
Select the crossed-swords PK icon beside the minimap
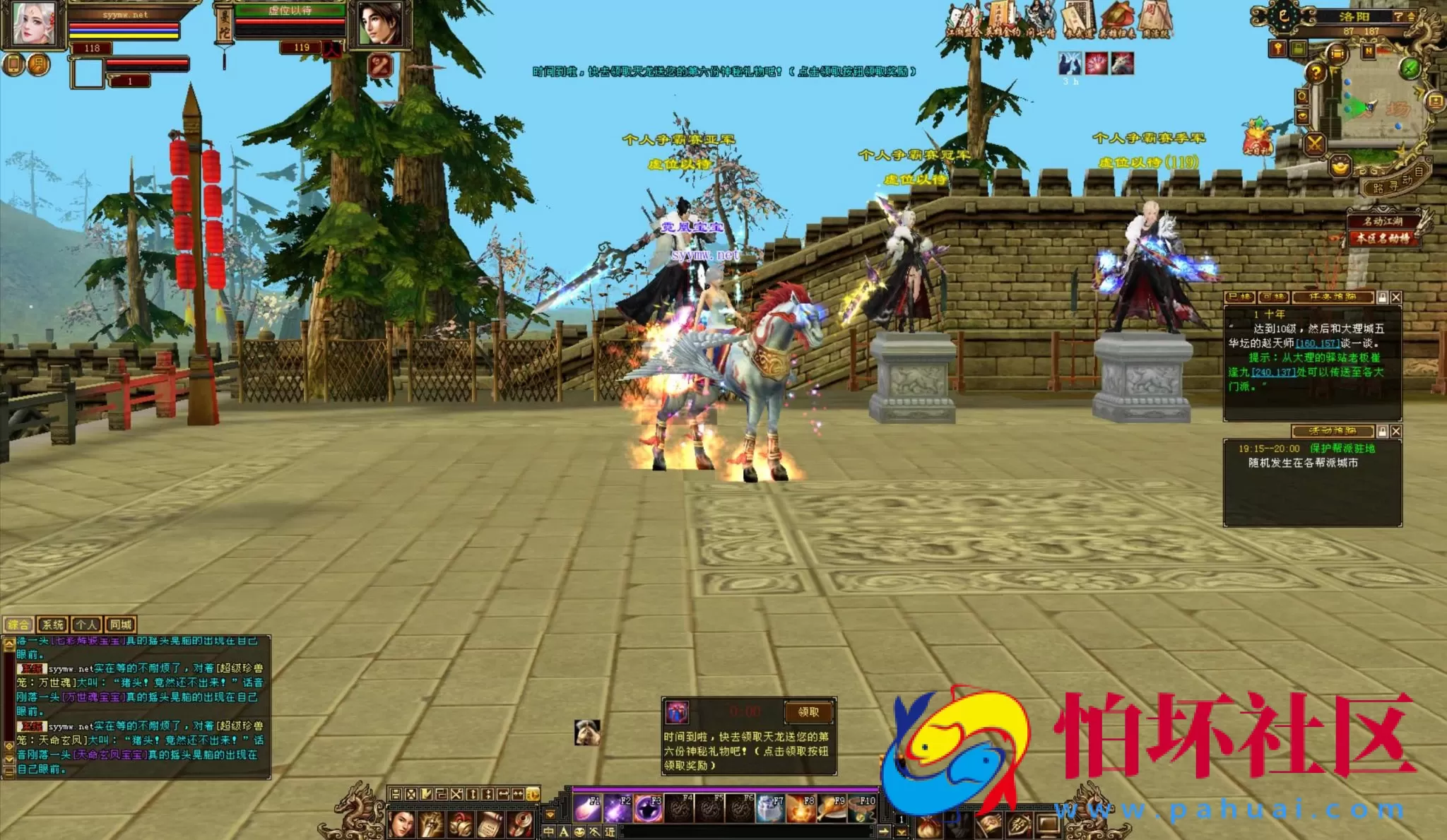point(1314,143)
